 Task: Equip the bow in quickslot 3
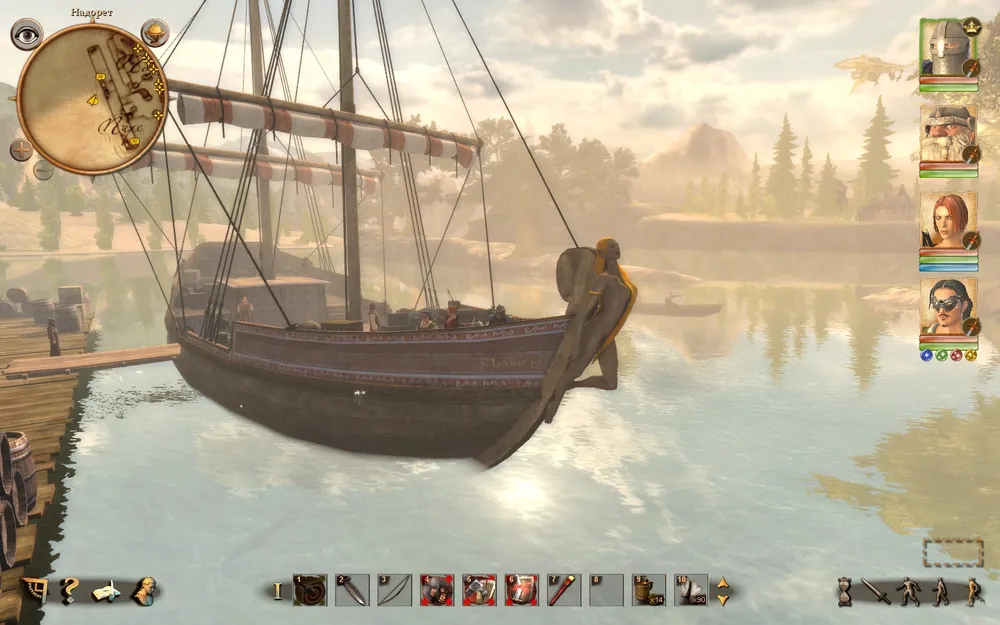coord(394,590)
